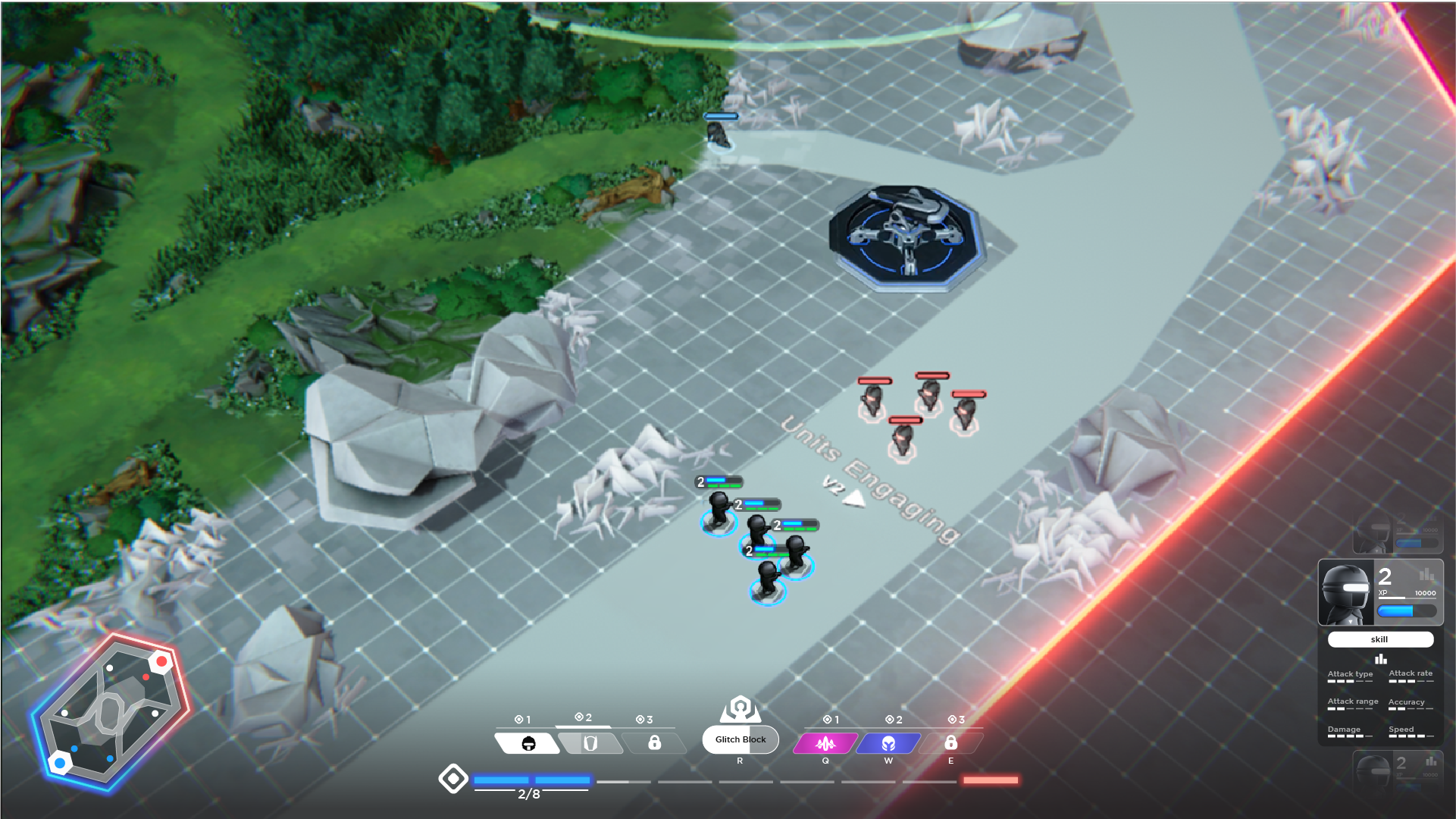Click the locked E ability slot

tap(950, 743)
